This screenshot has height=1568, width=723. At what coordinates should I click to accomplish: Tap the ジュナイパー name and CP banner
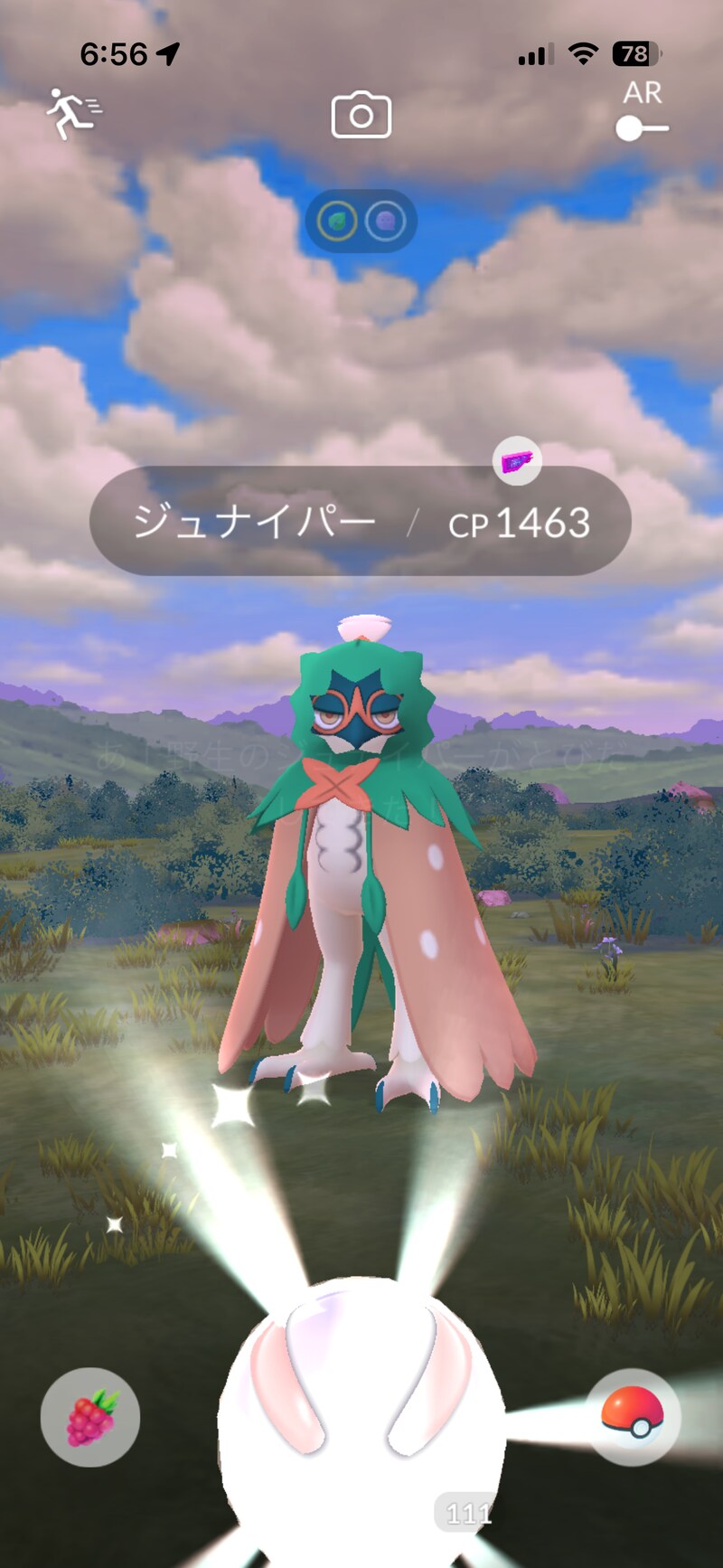coord(360,522)
